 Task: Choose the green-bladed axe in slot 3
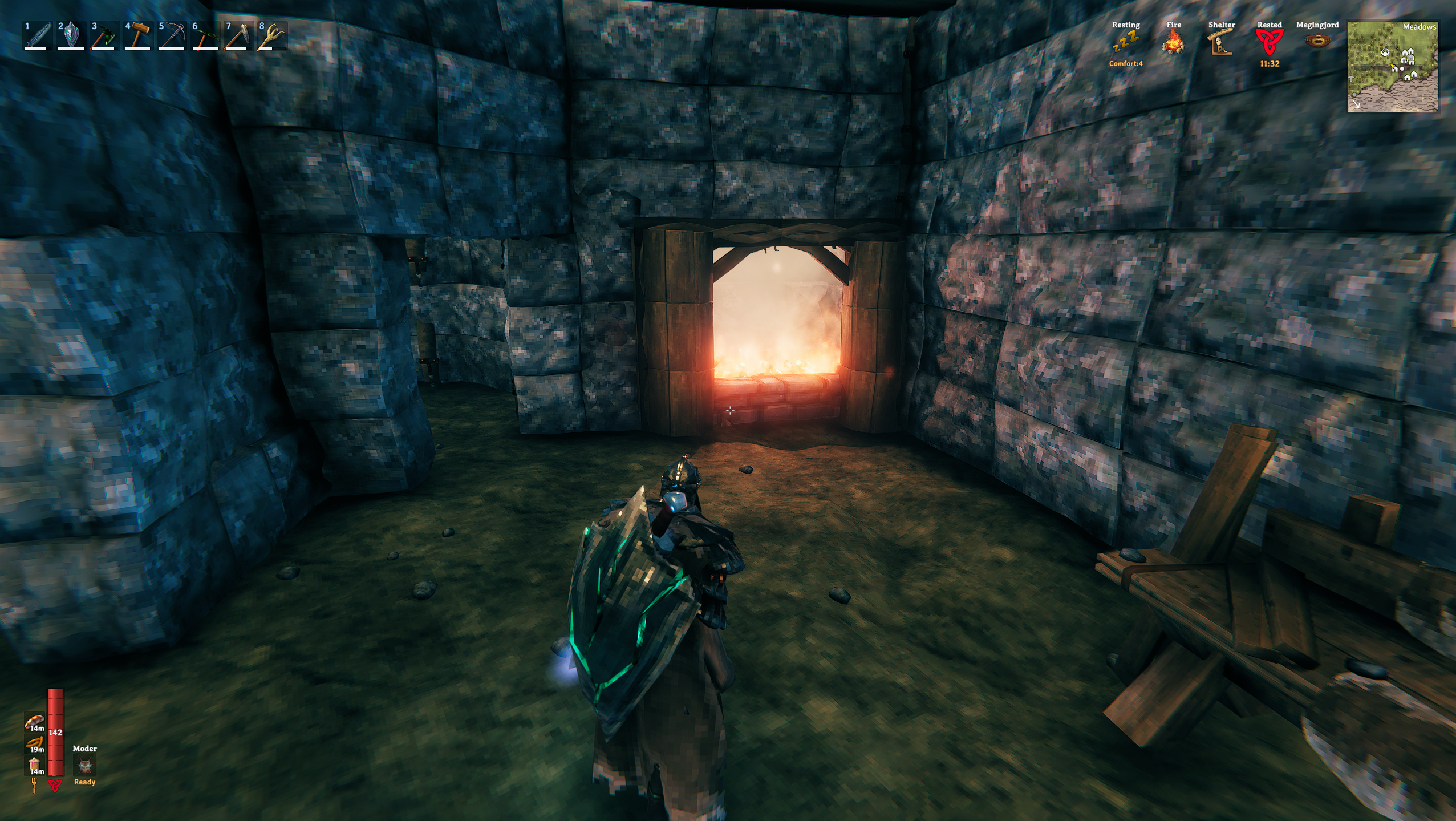[x=104, y=36]
